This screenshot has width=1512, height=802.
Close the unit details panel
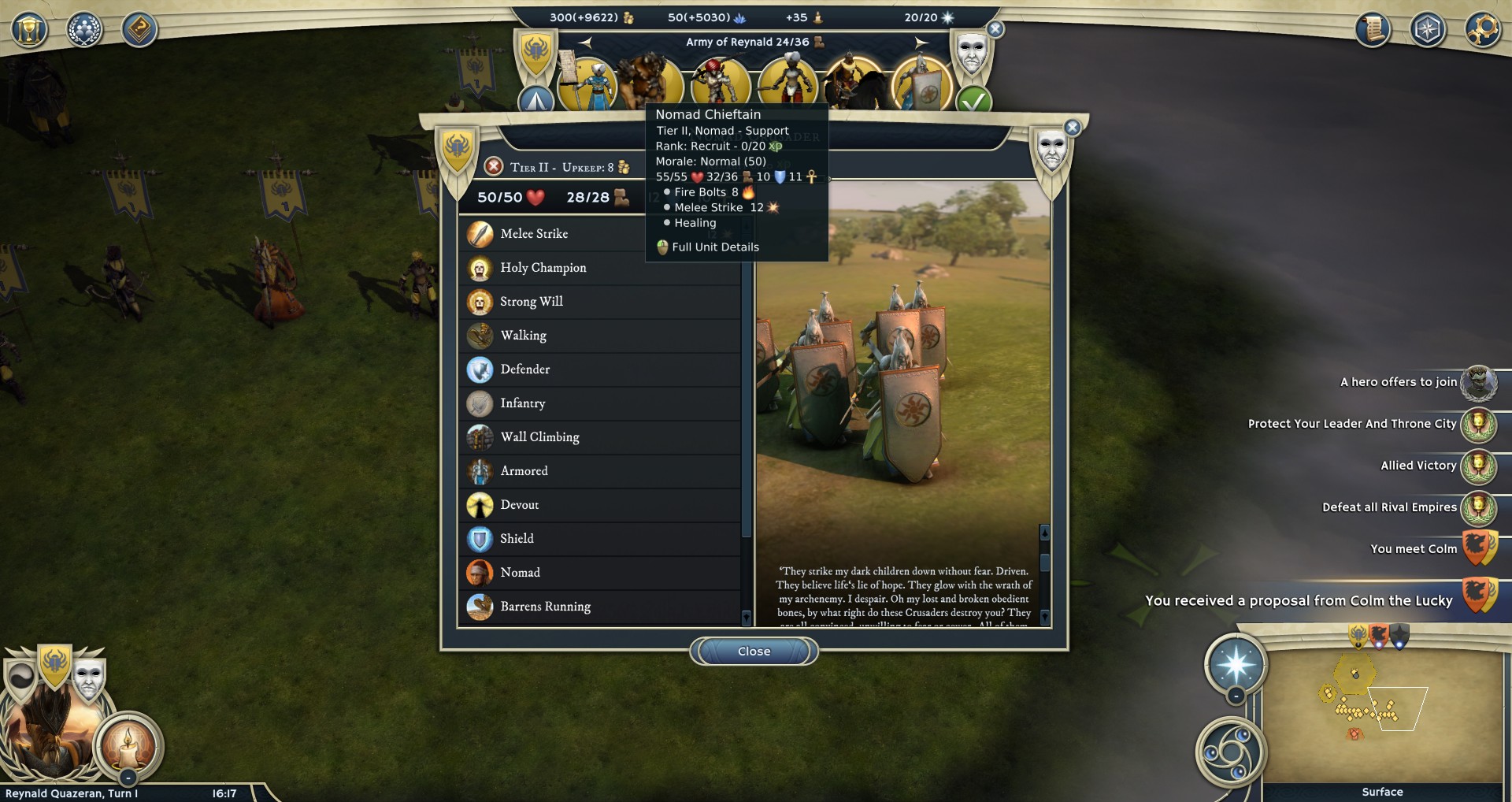(754, 652)
